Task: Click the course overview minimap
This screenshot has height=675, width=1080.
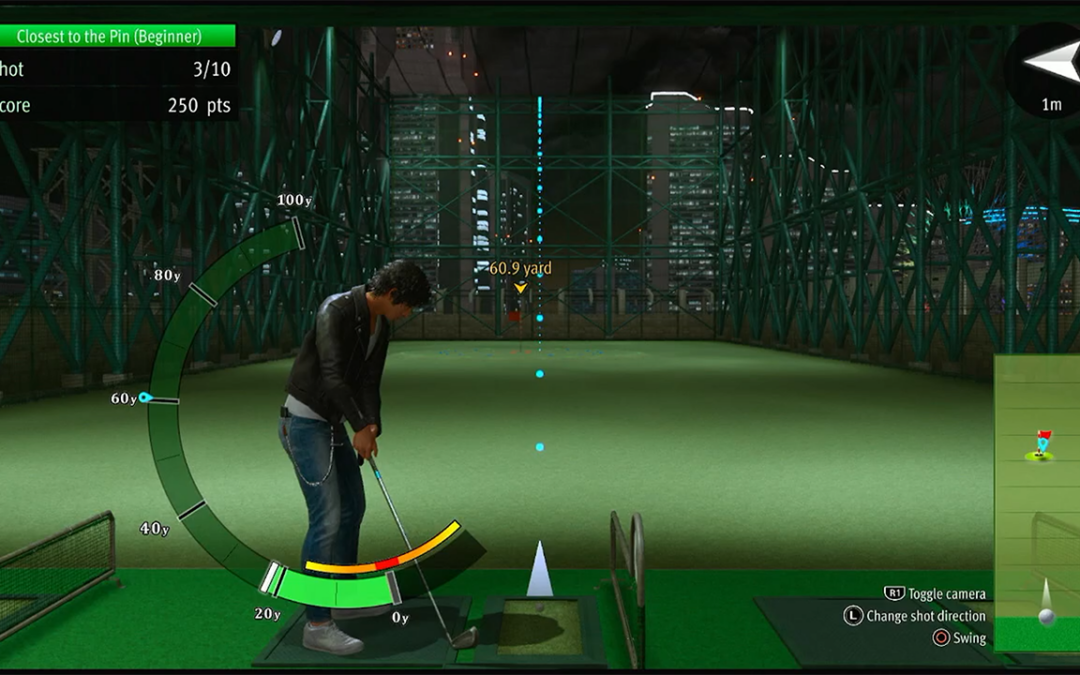Action: (1037, 500)
